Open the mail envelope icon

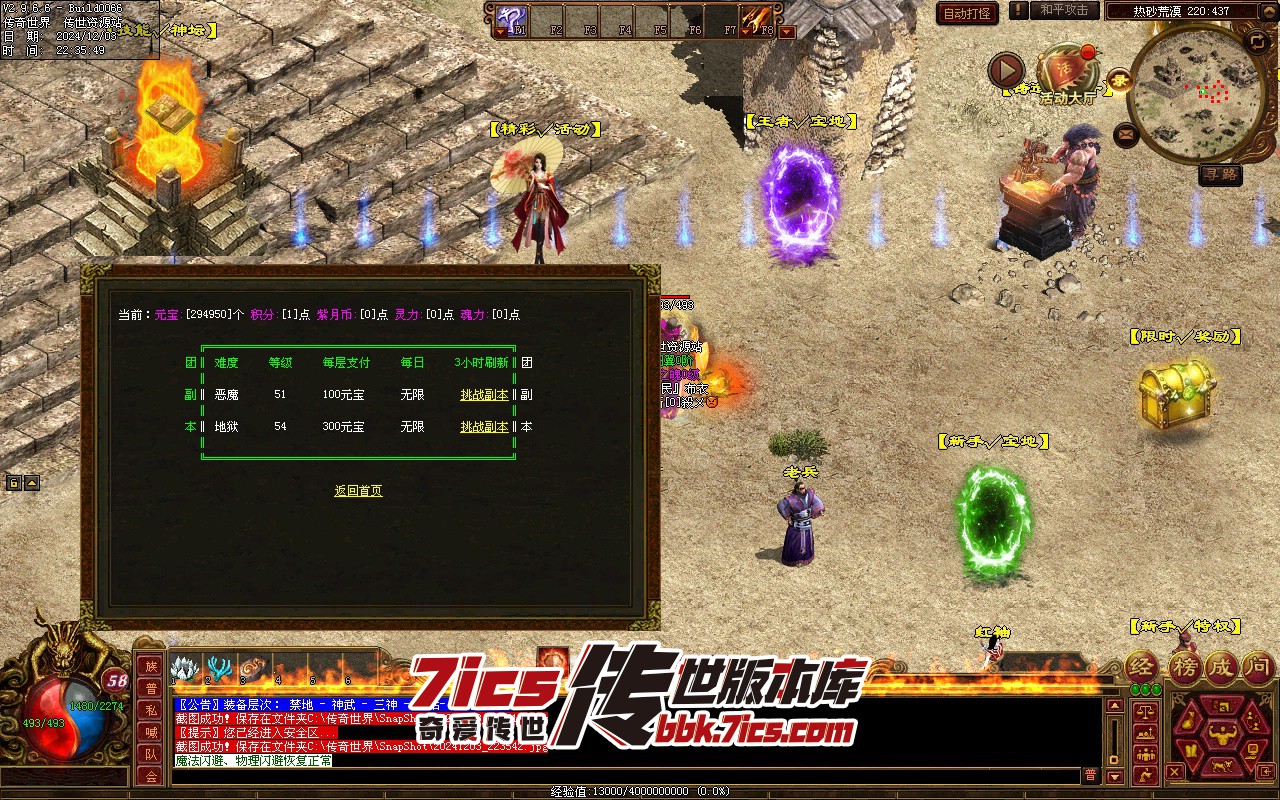coord(1126,133)
